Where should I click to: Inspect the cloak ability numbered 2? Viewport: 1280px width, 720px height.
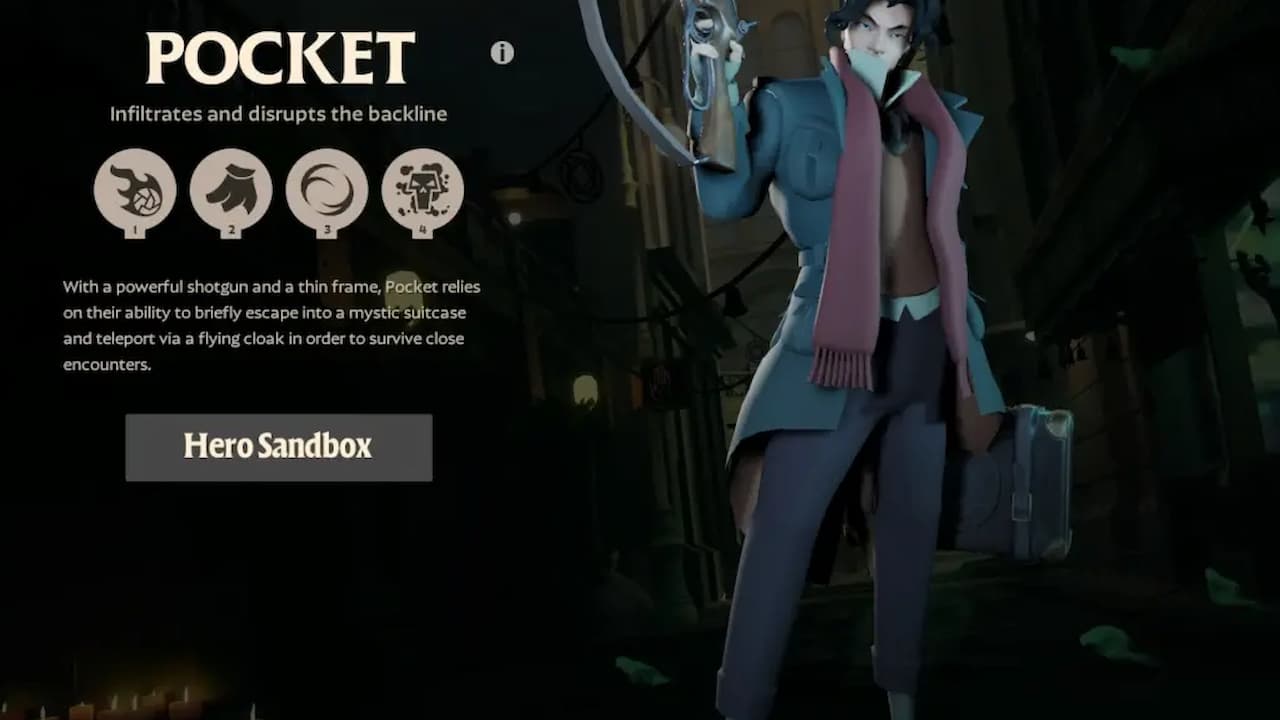click(x=232, y=190)
